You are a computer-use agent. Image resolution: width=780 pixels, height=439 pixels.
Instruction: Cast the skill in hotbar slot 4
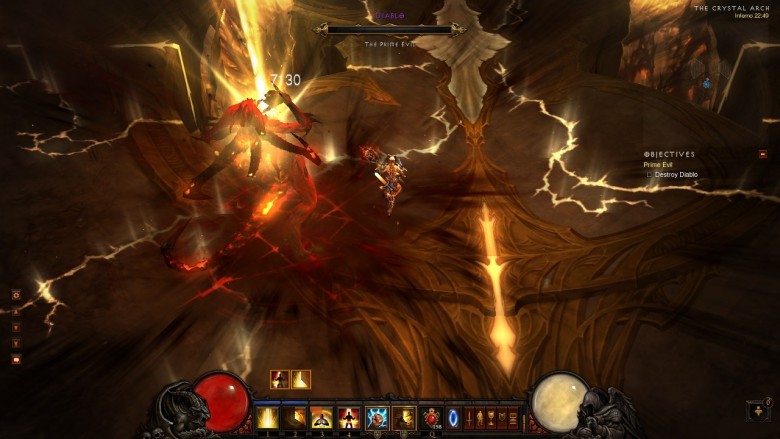click(x=349, y=417)
